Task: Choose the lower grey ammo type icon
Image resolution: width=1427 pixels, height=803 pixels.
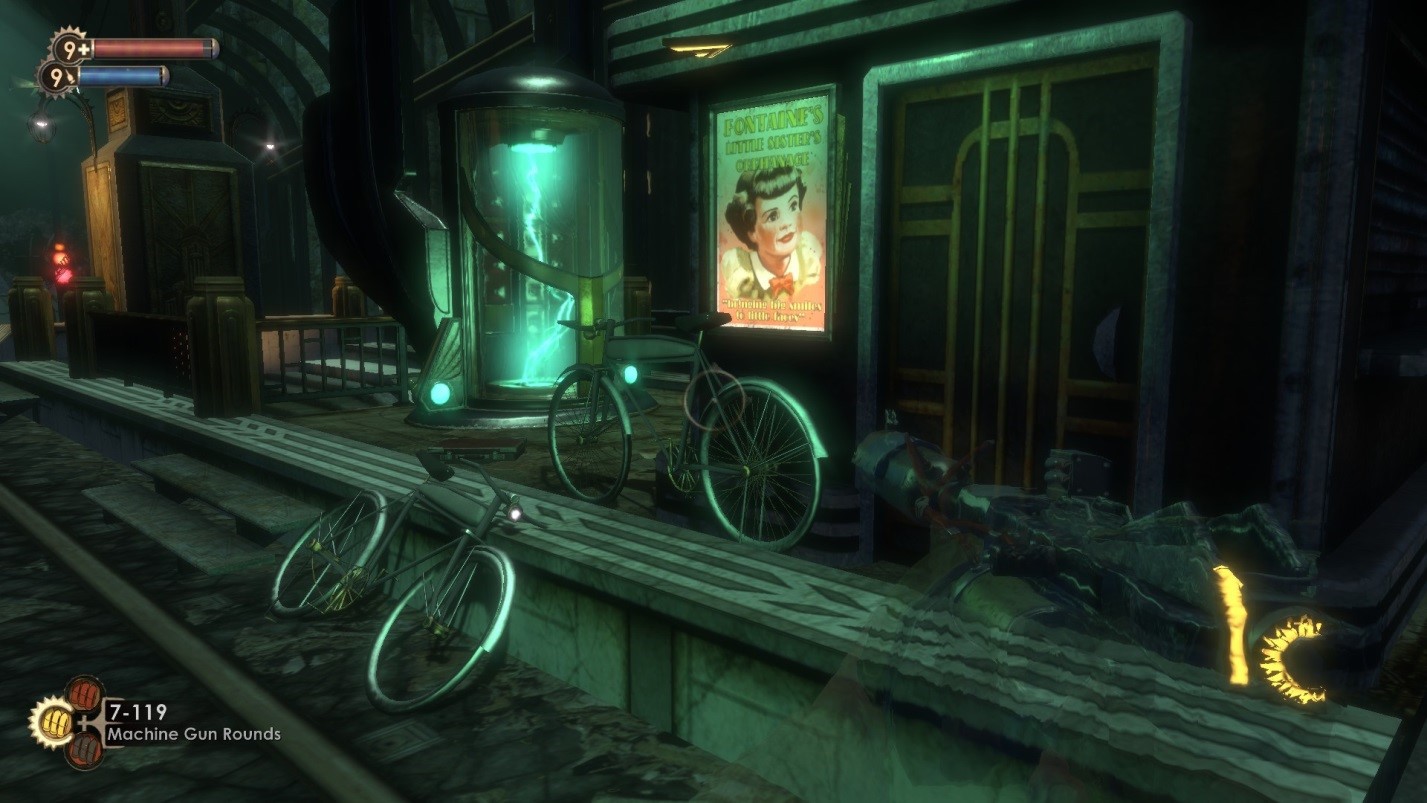Action: pyautogui.click(x=83, y=748)
